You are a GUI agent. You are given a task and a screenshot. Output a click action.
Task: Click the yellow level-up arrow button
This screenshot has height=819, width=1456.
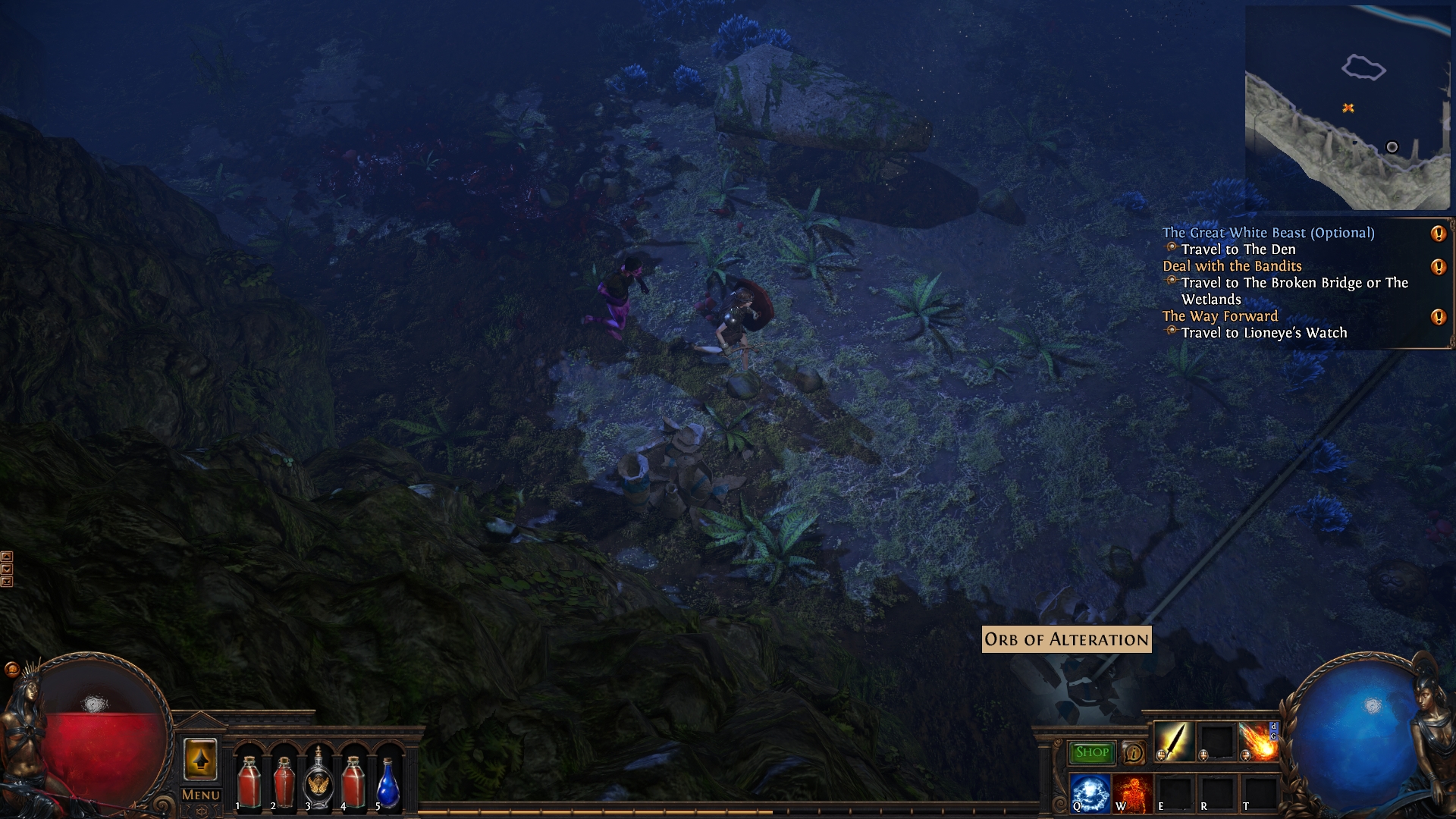[x=200, y=758]
